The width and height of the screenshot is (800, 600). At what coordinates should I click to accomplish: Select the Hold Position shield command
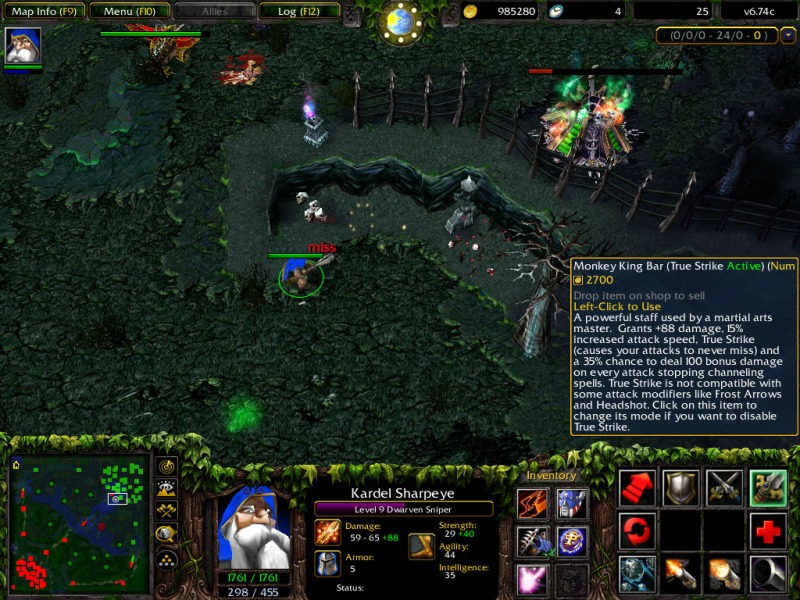tap(680, 488)
